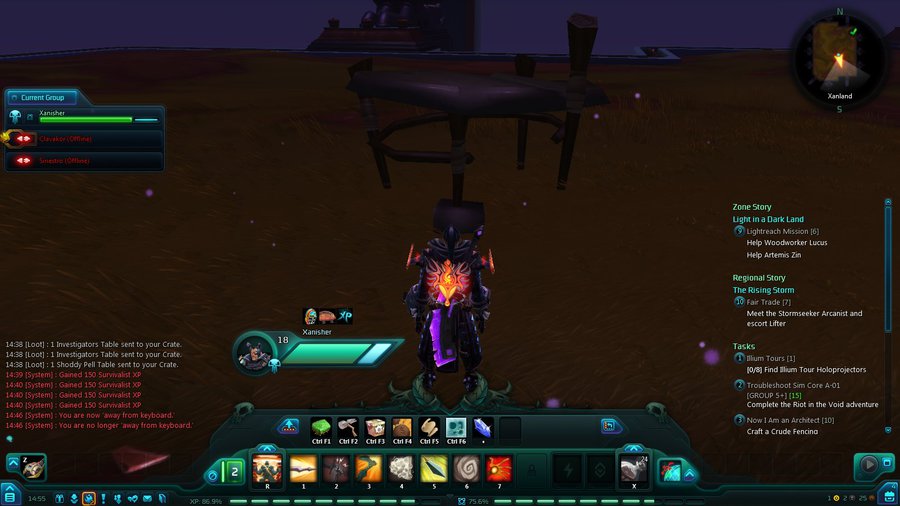Open the minimap showing Xanland

click(x=838, y=57)
